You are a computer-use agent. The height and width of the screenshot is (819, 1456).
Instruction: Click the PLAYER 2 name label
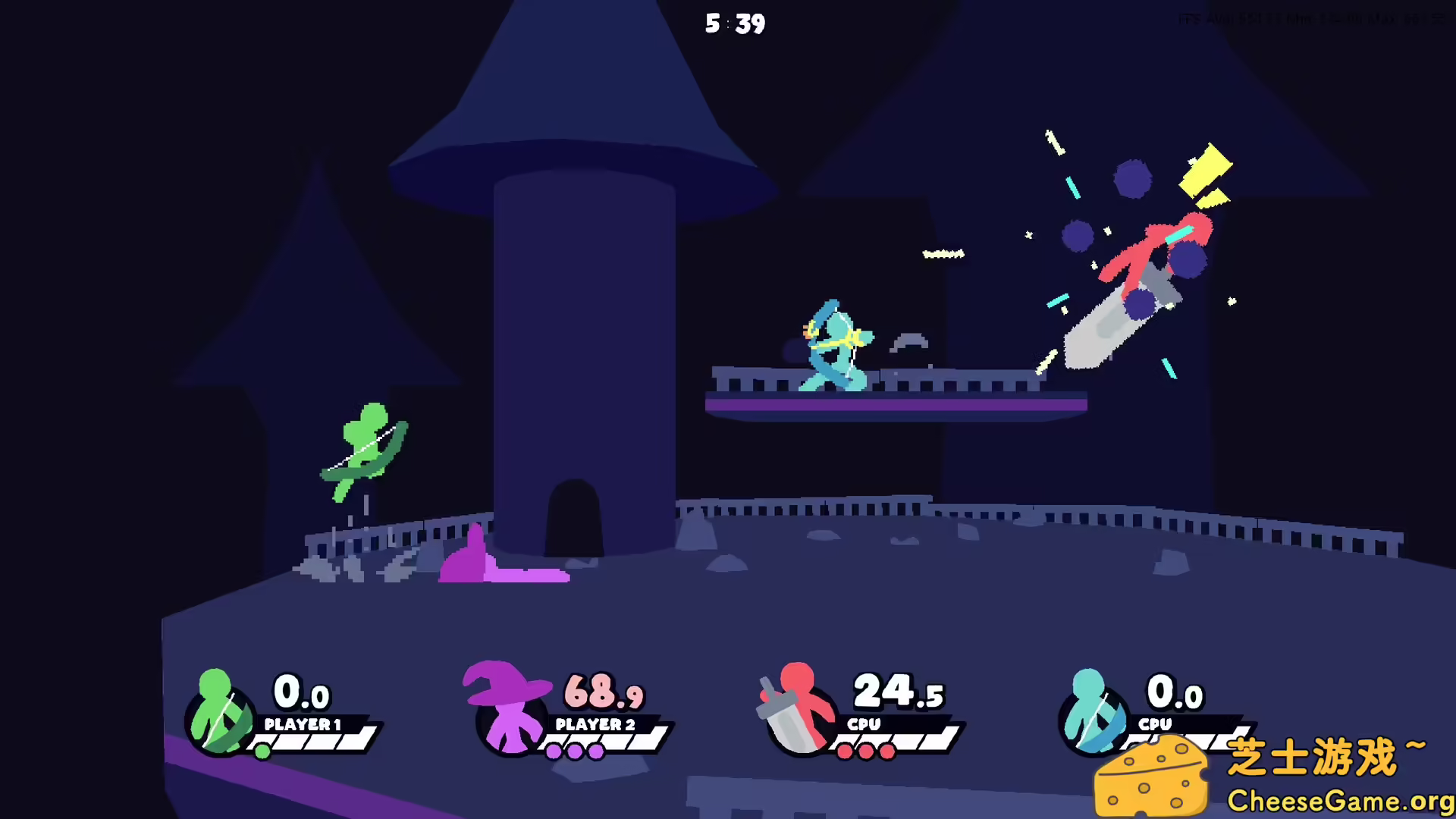pyautogui.click(x=594, y=724)
